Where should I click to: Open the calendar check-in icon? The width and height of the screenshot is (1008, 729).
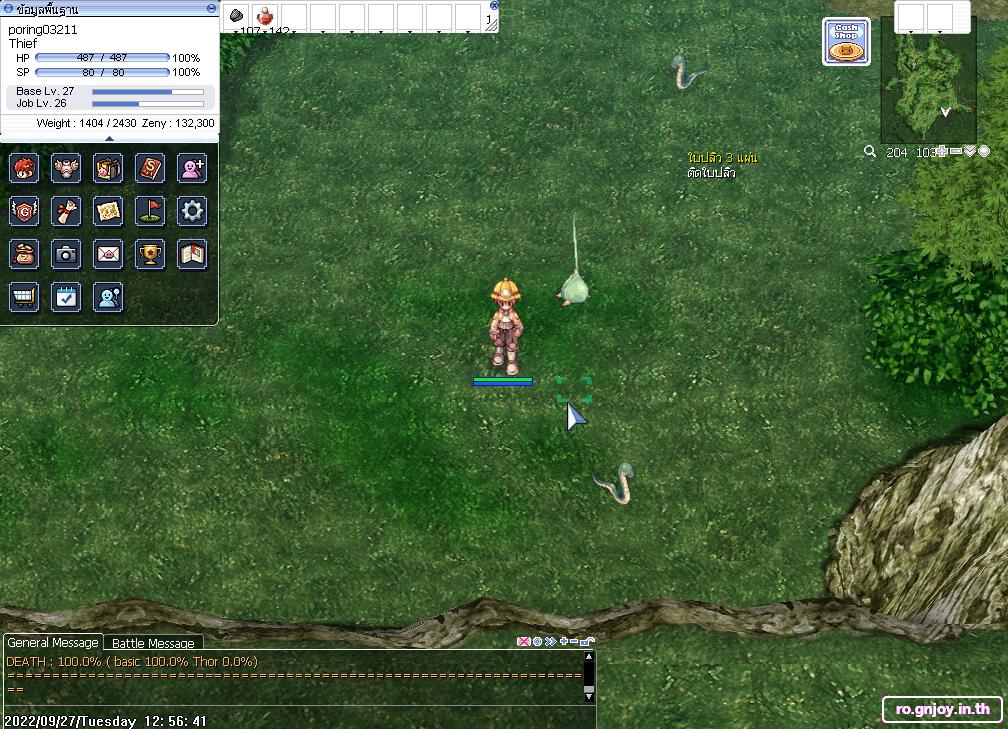[x=66, y=297]
